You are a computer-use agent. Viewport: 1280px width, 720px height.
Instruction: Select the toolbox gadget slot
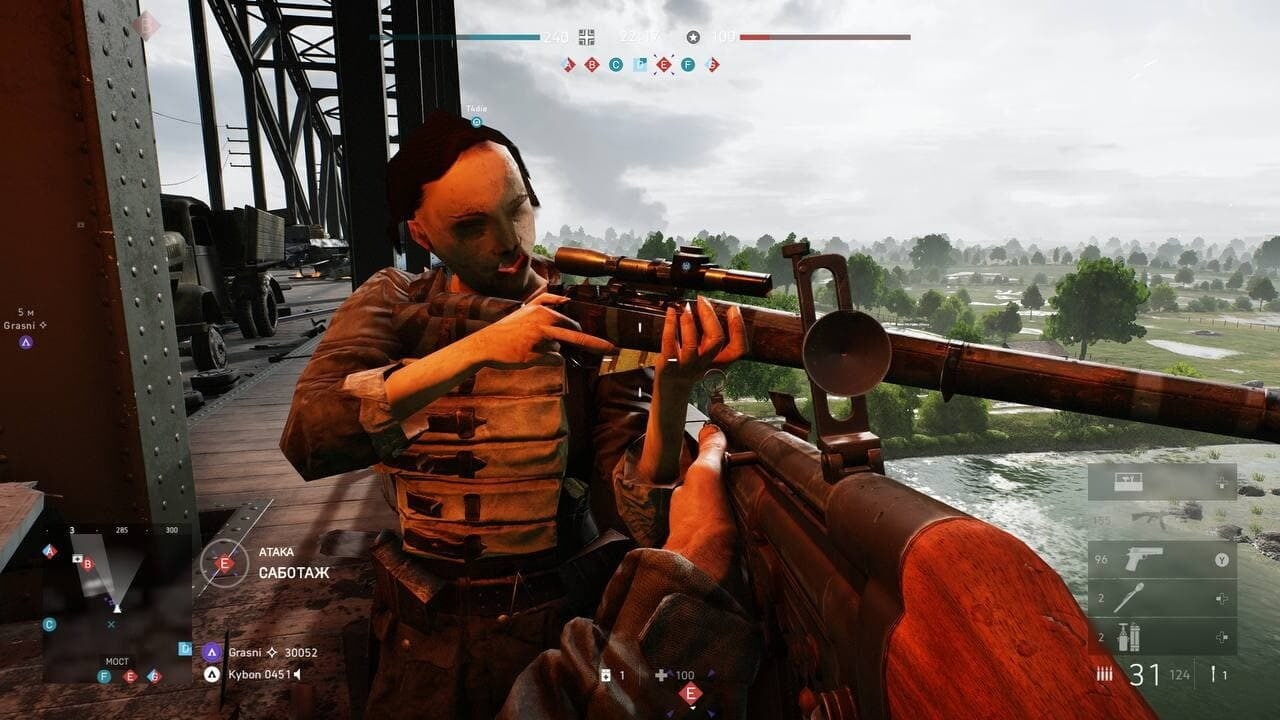point(1162,482)
